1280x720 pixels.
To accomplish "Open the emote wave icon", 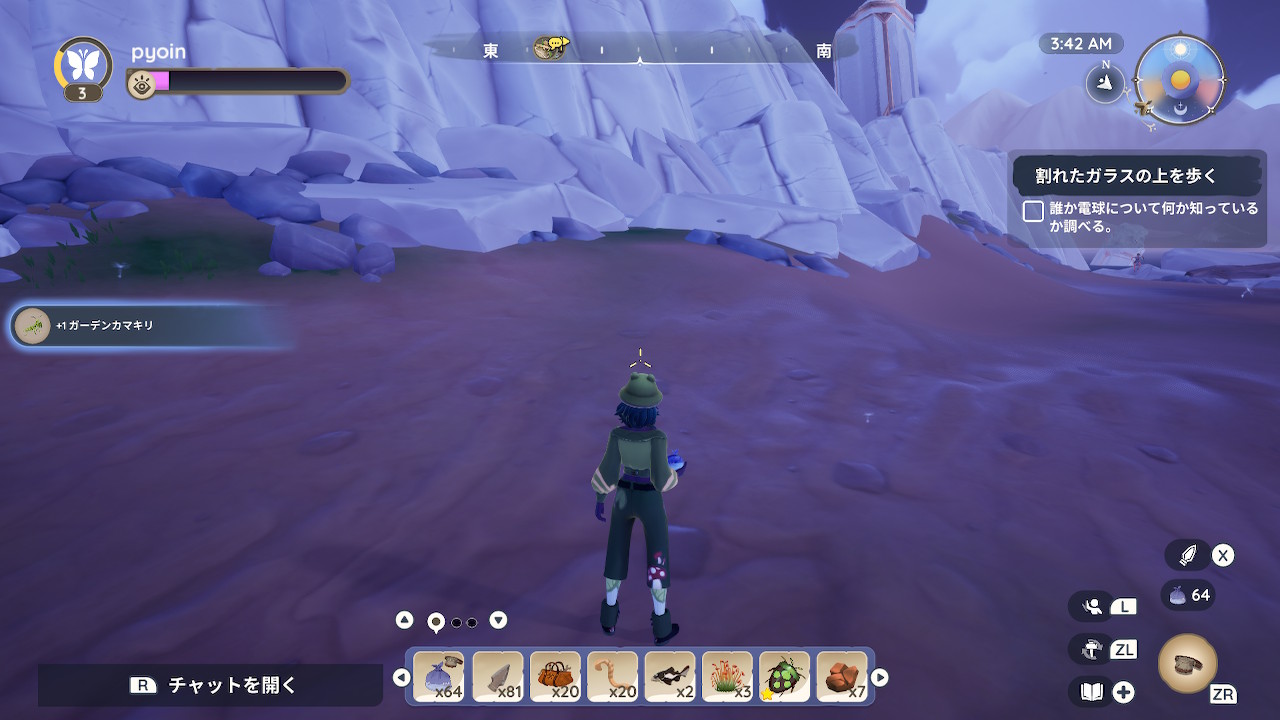I will 1092,606.
